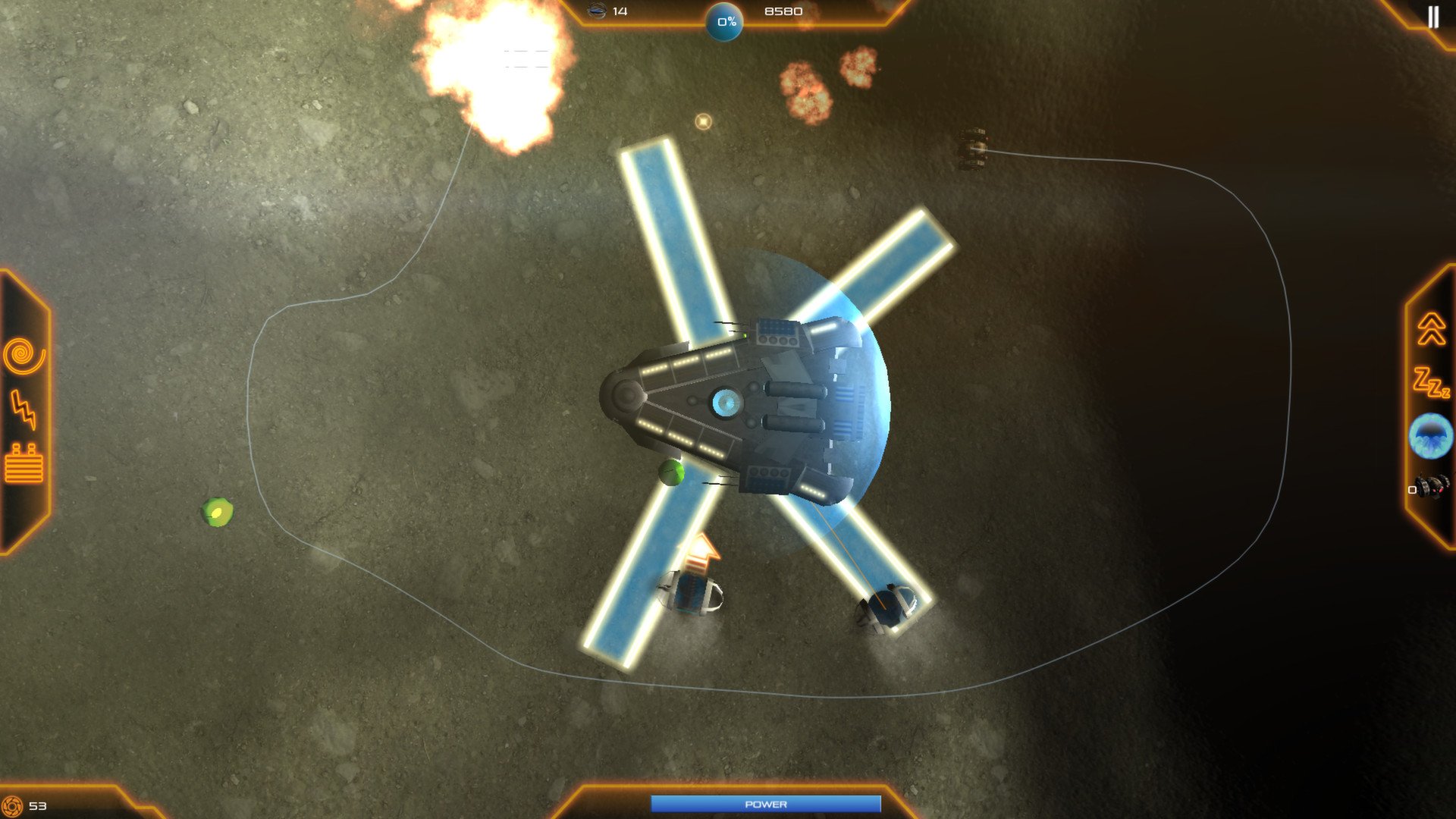This screenshot has width=1456, height=819.
Task: Select the spiral ability icon on left panel
Action: coord(23,353)
